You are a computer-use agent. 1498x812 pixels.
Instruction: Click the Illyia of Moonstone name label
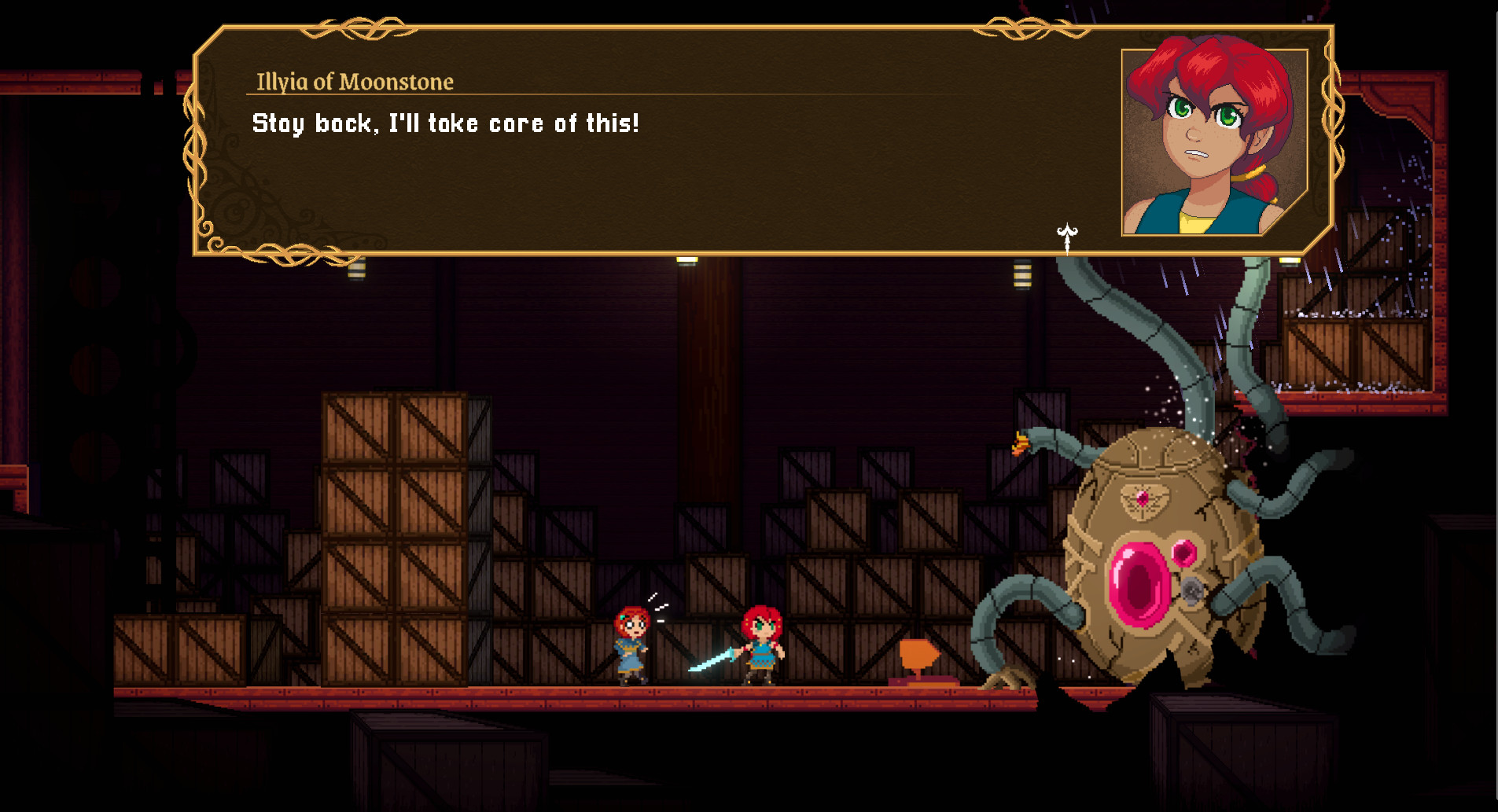coord(354,82)
